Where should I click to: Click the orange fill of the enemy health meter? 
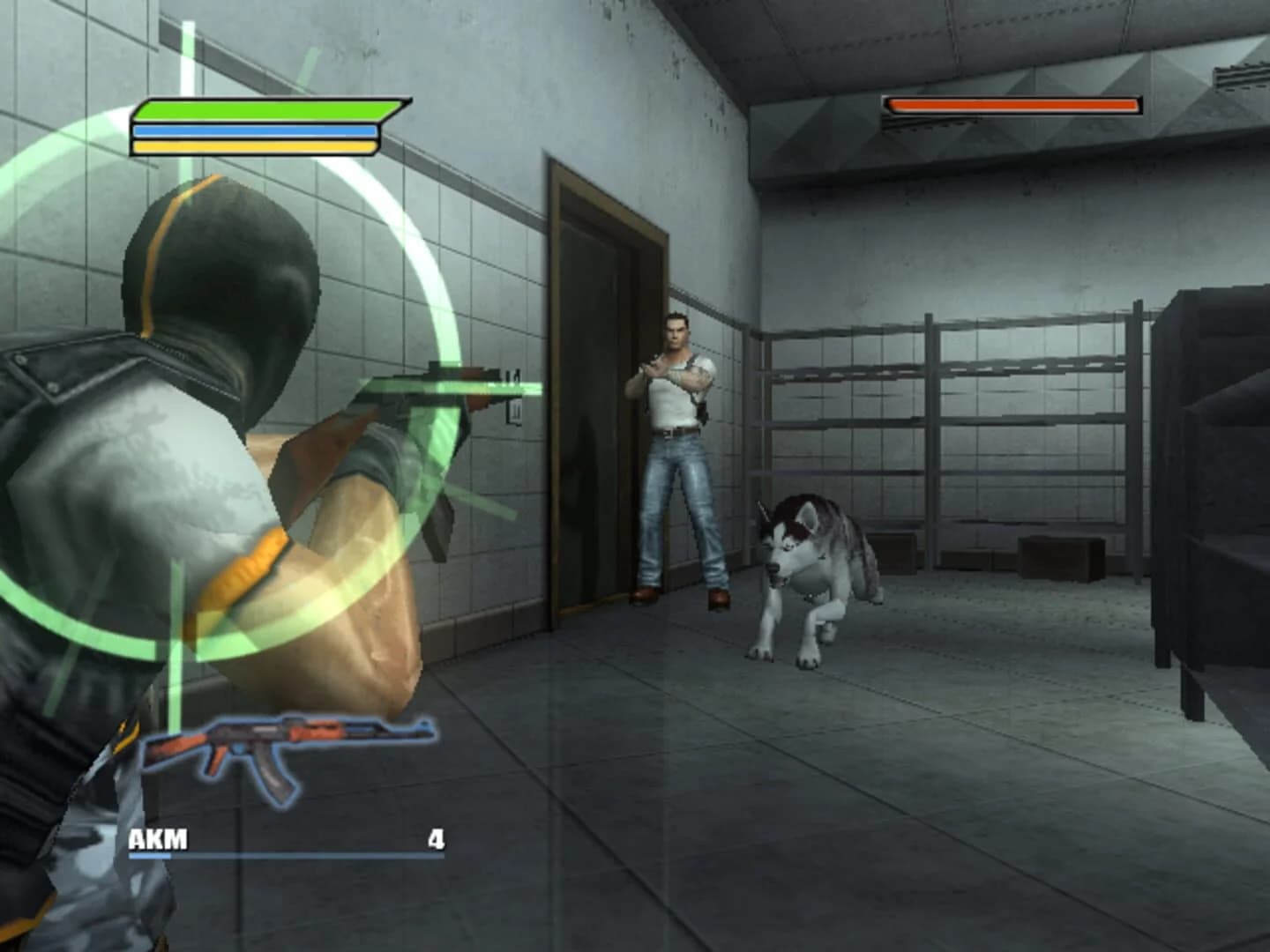pos(1010,107)
